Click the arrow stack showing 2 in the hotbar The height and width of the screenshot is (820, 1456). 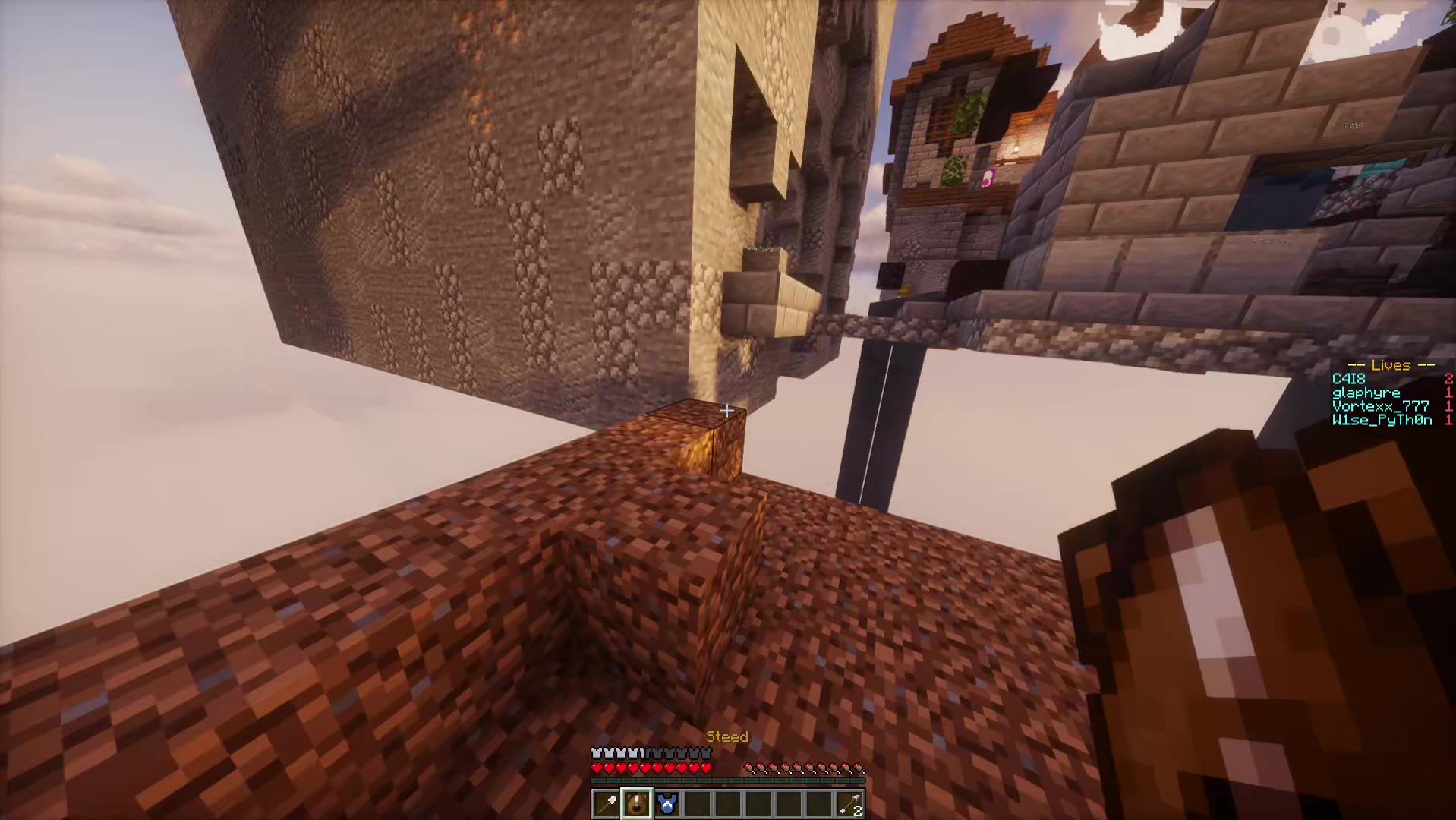click(x=851, y=804)
